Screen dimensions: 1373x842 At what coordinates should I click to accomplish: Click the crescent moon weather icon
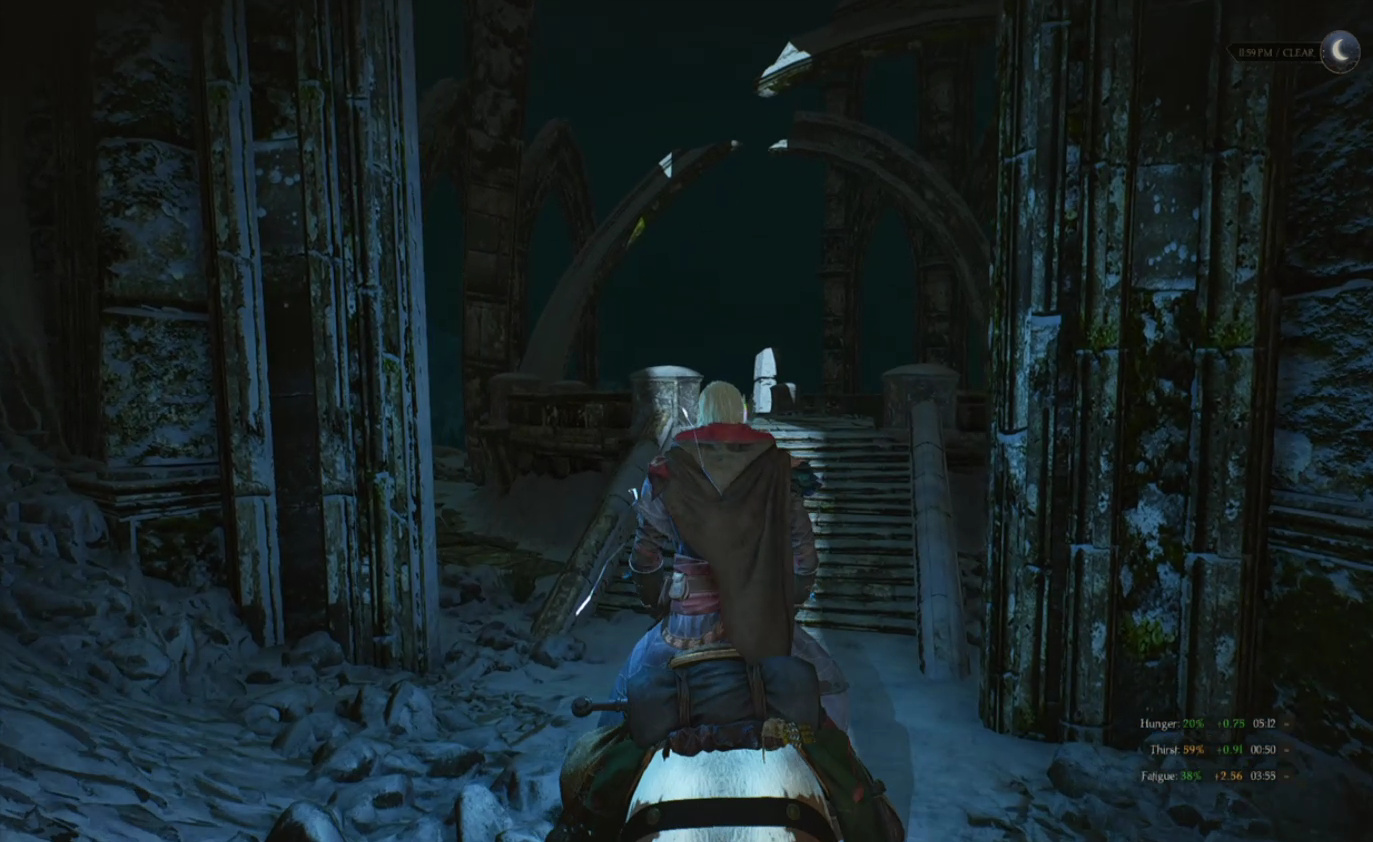tap(1339, 52)
